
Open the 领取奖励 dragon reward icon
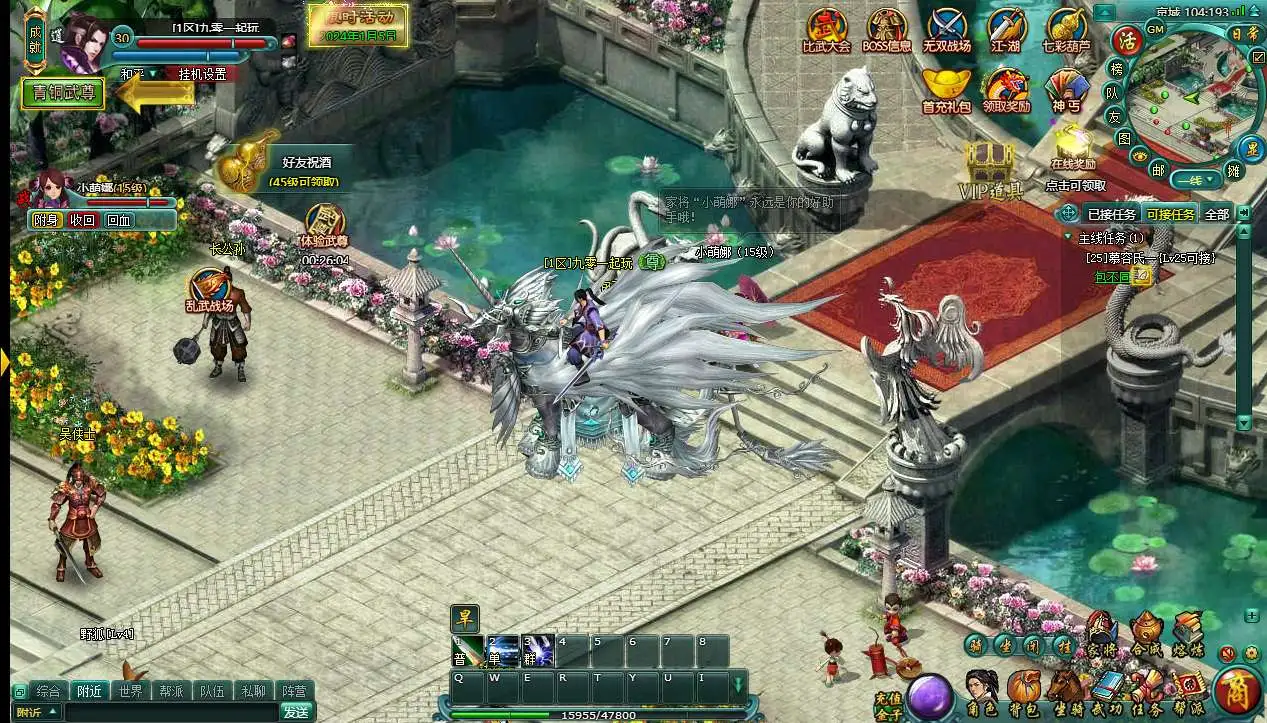tap(1006, 88)
